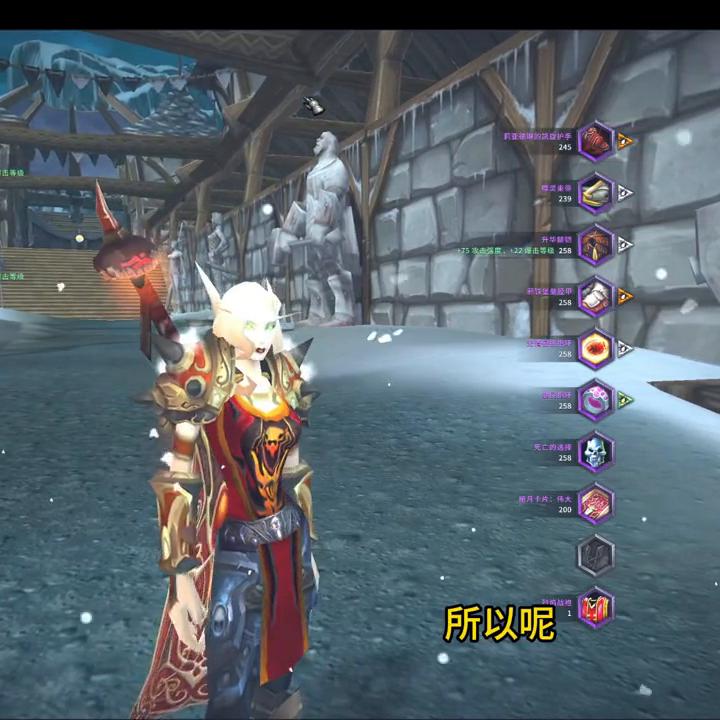Select the glowing red-orange ring slot
The height and width of the screenshot is (720, 720).
pyautogui.click(x=596, y=348)
